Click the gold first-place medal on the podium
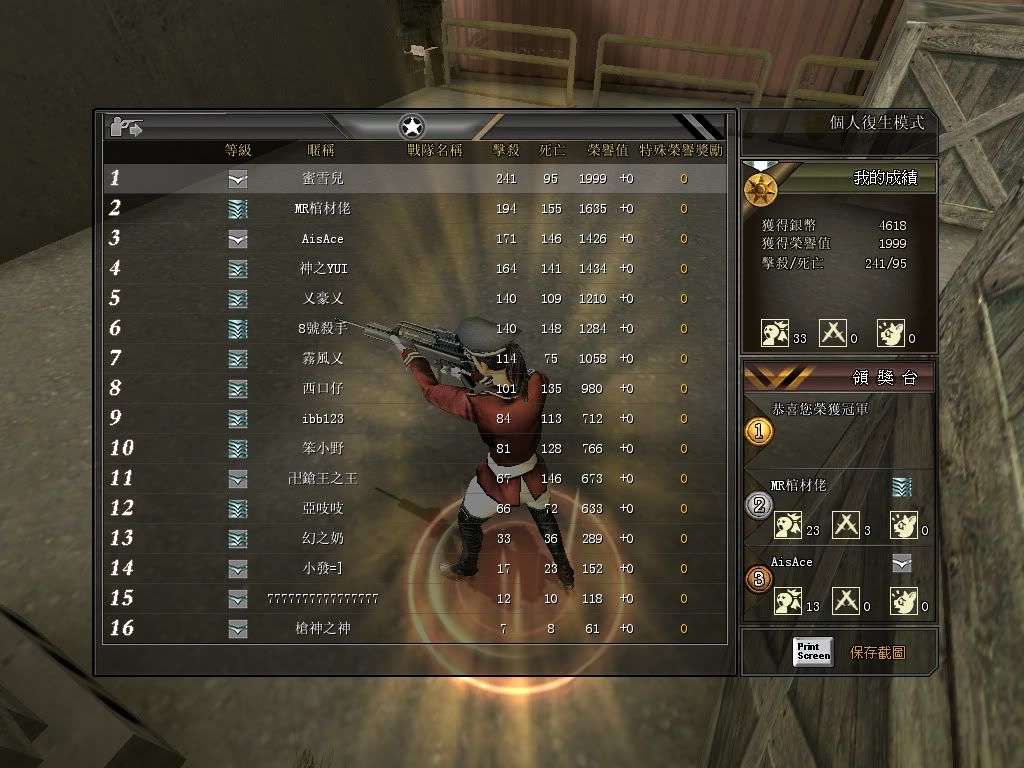 coord(759,431)
